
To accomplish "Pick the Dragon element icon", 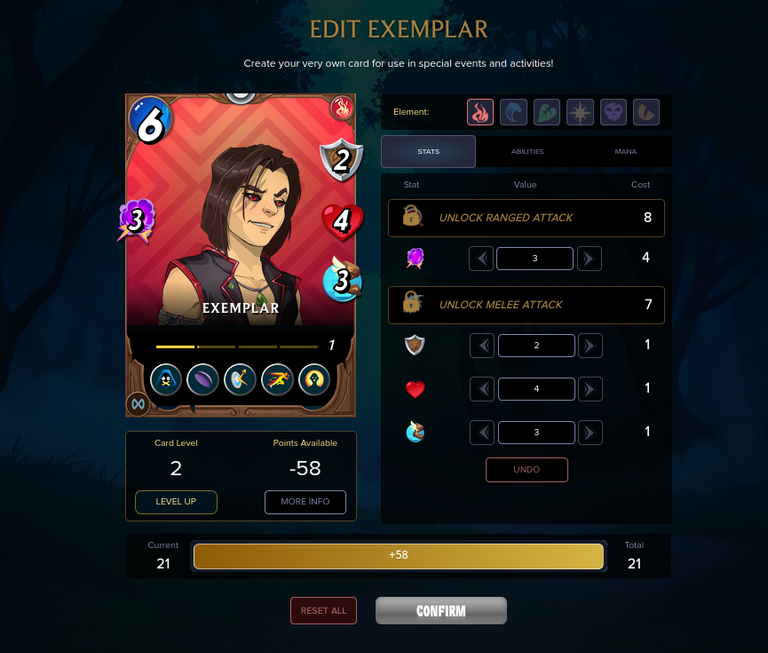I will [646, 112].
